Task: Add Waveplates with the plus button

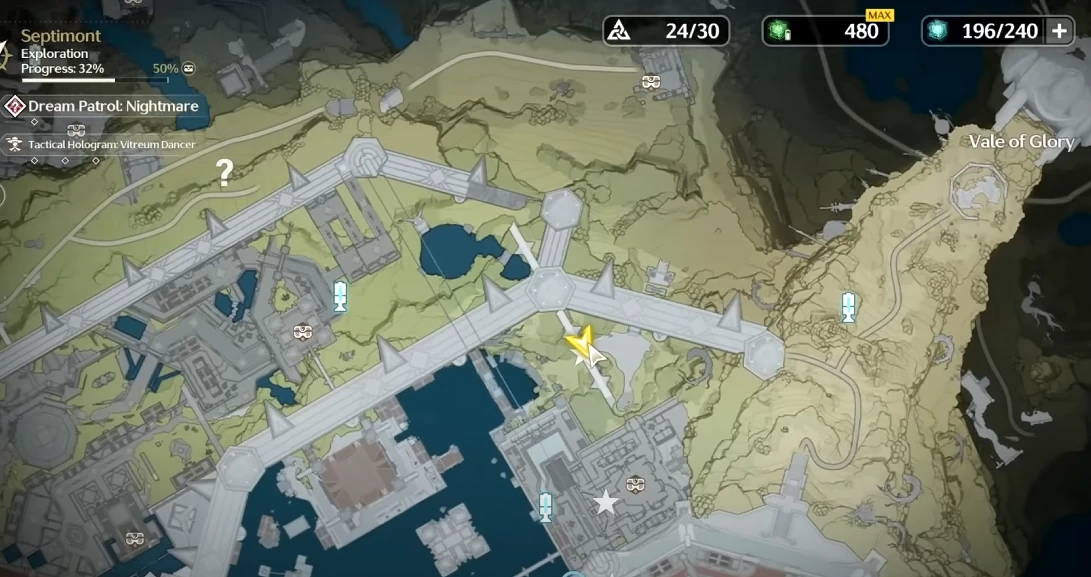Action: click(x=1059, y=31)
